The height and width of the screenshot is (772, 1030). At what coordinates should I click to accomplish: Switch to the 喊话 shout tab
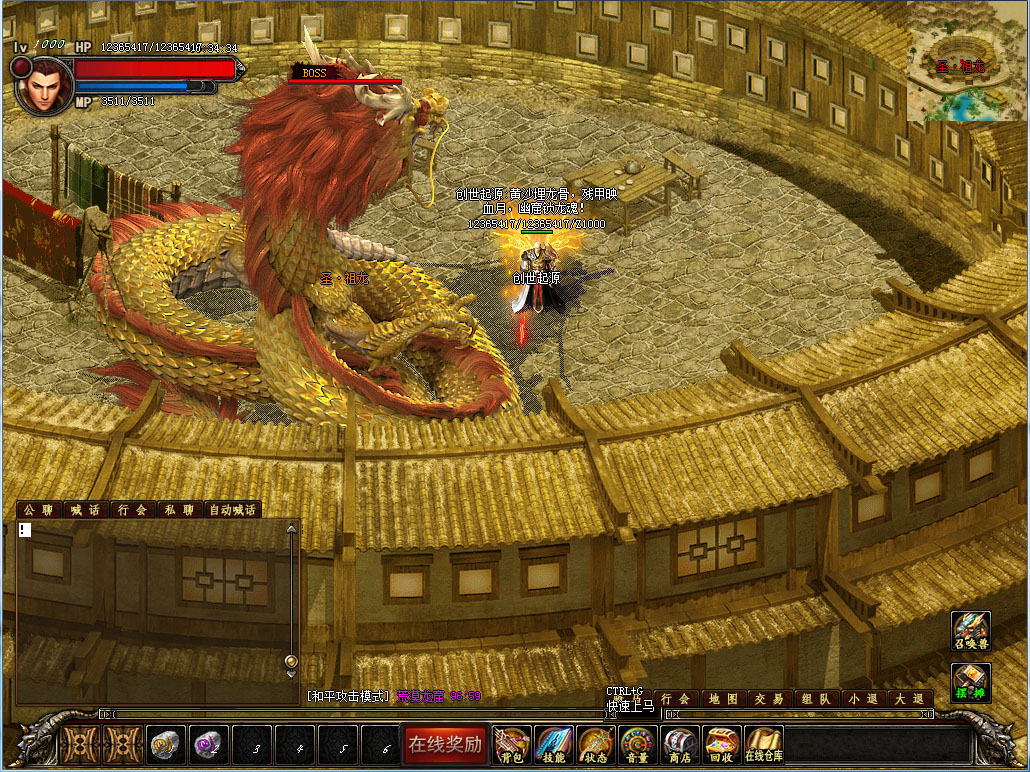85,510
